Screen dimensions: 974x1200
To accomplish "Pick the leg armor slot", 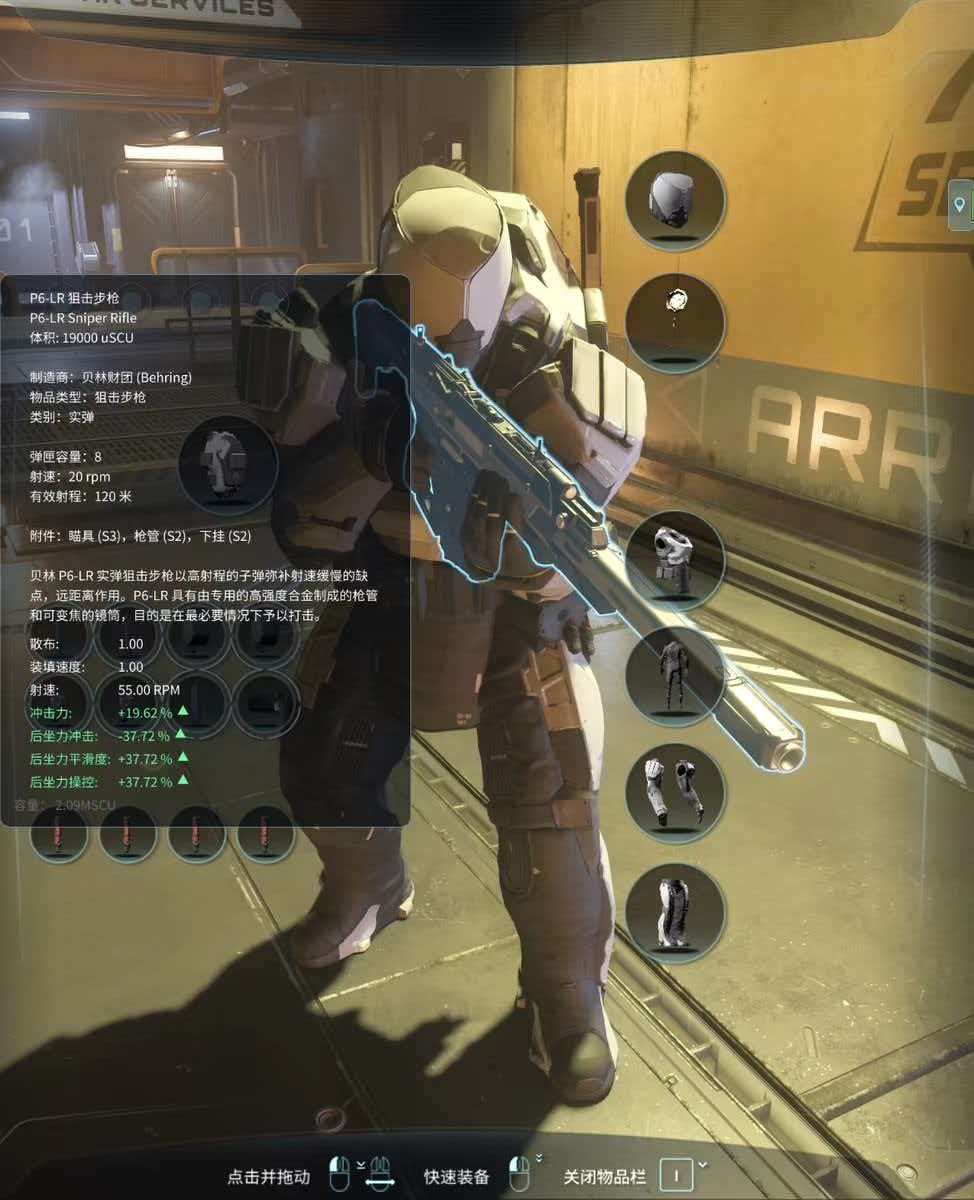I will (675, 913).
